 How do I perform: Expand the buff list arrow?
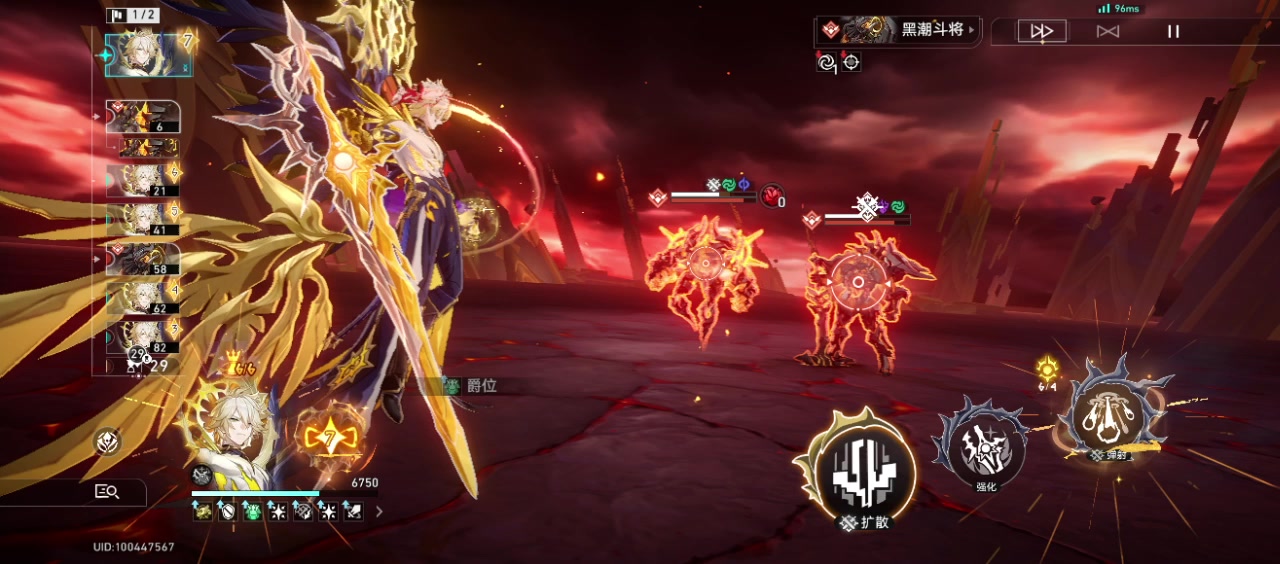tap(379, 512)
